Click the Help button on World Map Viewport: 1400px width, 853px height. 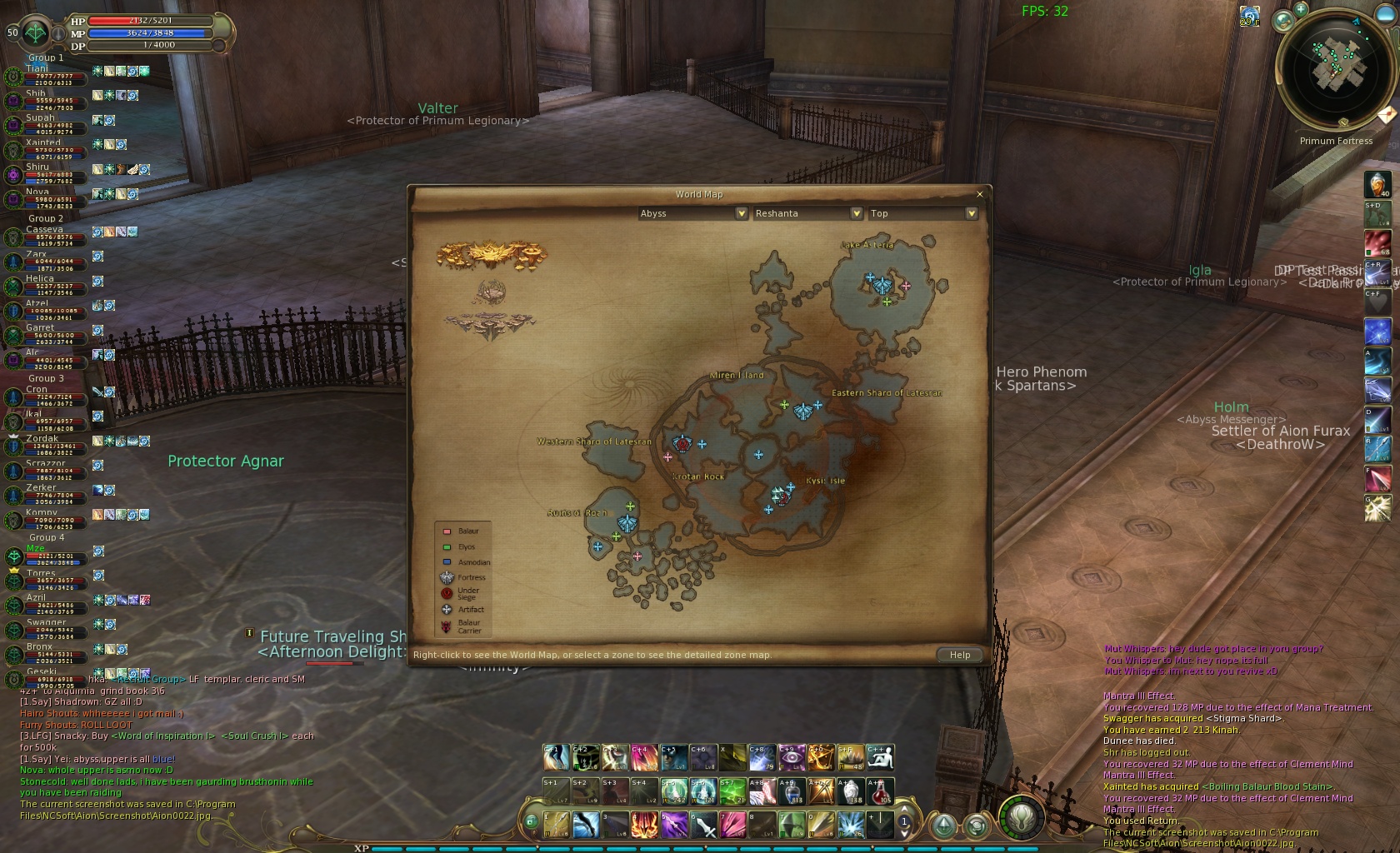(x=959, y=655)
